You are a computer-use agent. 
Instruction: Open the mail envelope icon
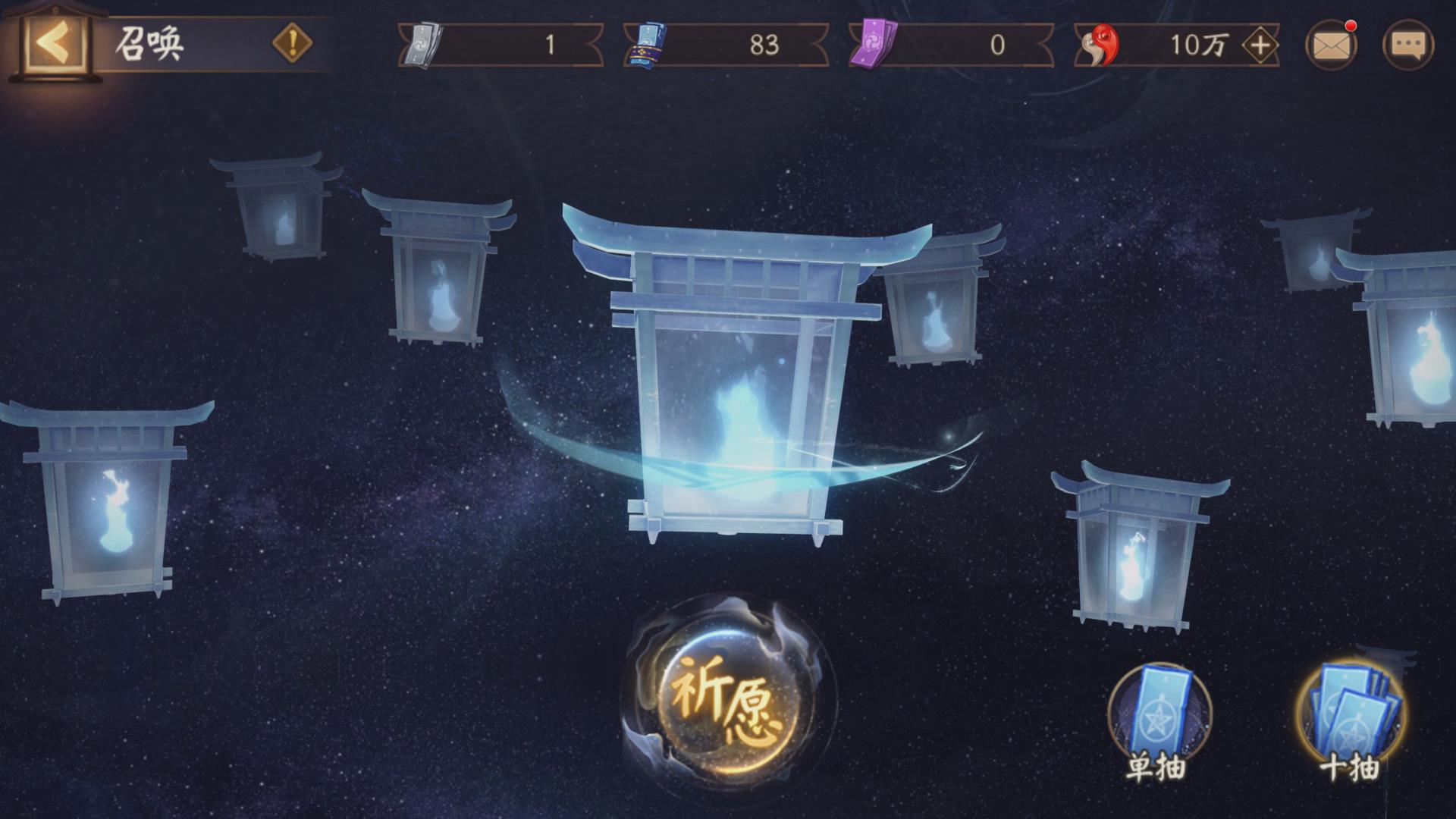[1331, 45]
